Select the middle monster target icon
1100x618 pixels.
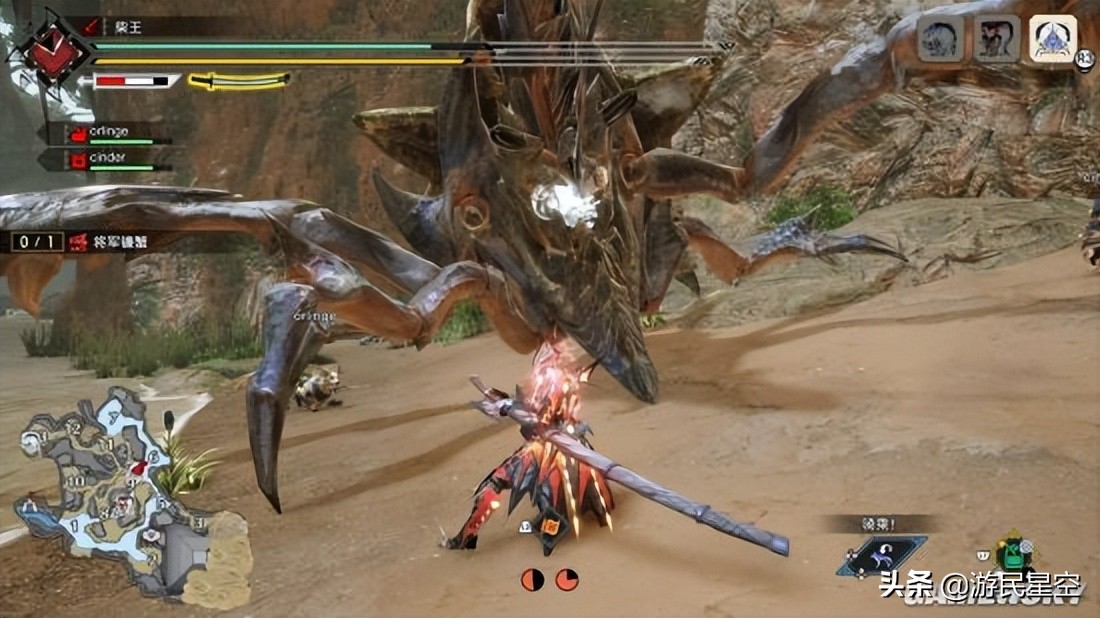click(x=997, y=39)
